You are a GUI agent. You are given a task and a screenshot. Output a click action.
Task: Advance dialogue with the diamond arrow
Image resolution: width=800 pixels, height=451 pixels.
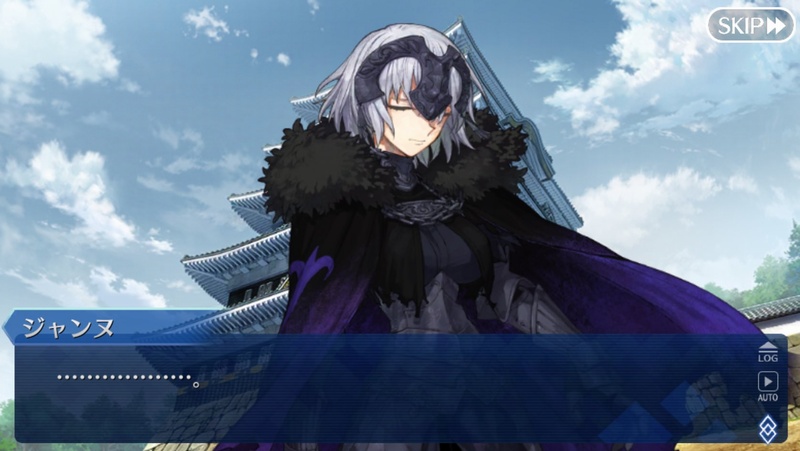coord(767,428)
